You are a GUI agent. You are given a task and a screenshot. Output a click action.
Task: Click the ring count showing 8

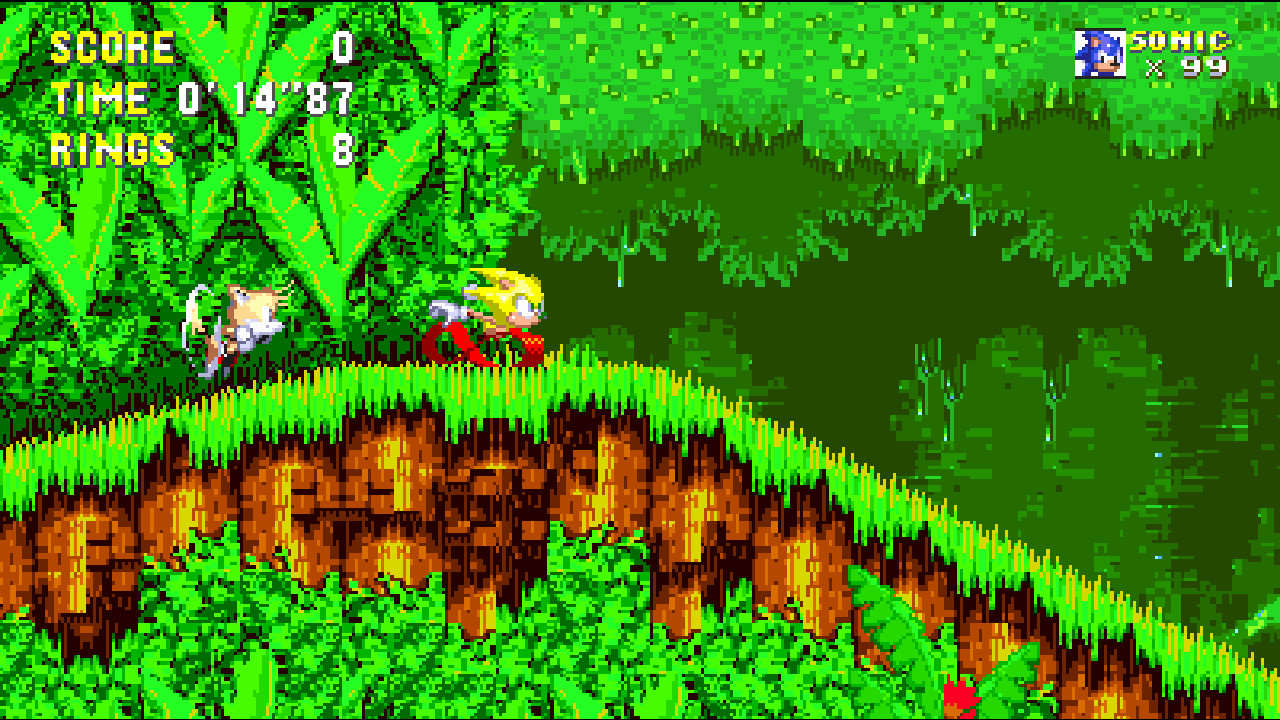pyautogui.click(x=345, y=148)
